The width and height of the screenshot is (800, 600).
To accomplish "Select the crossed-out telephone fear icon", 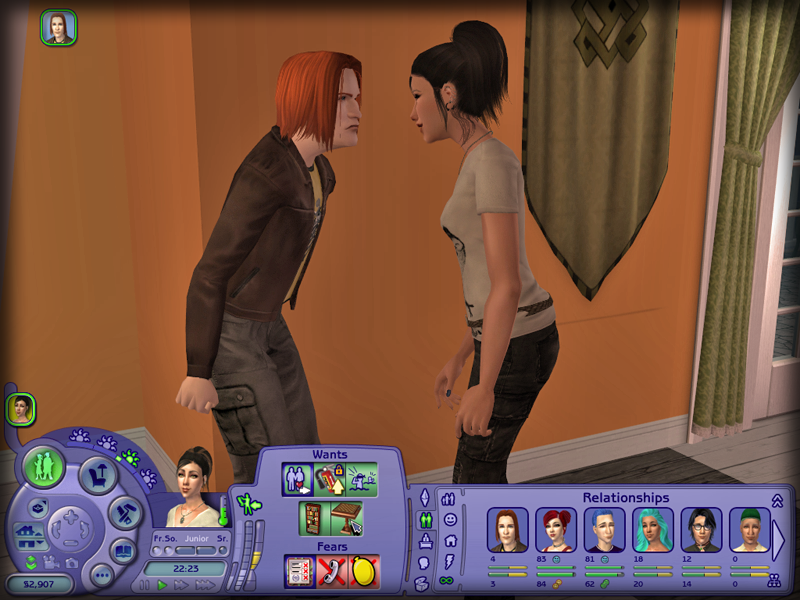I will click(332, 572).
